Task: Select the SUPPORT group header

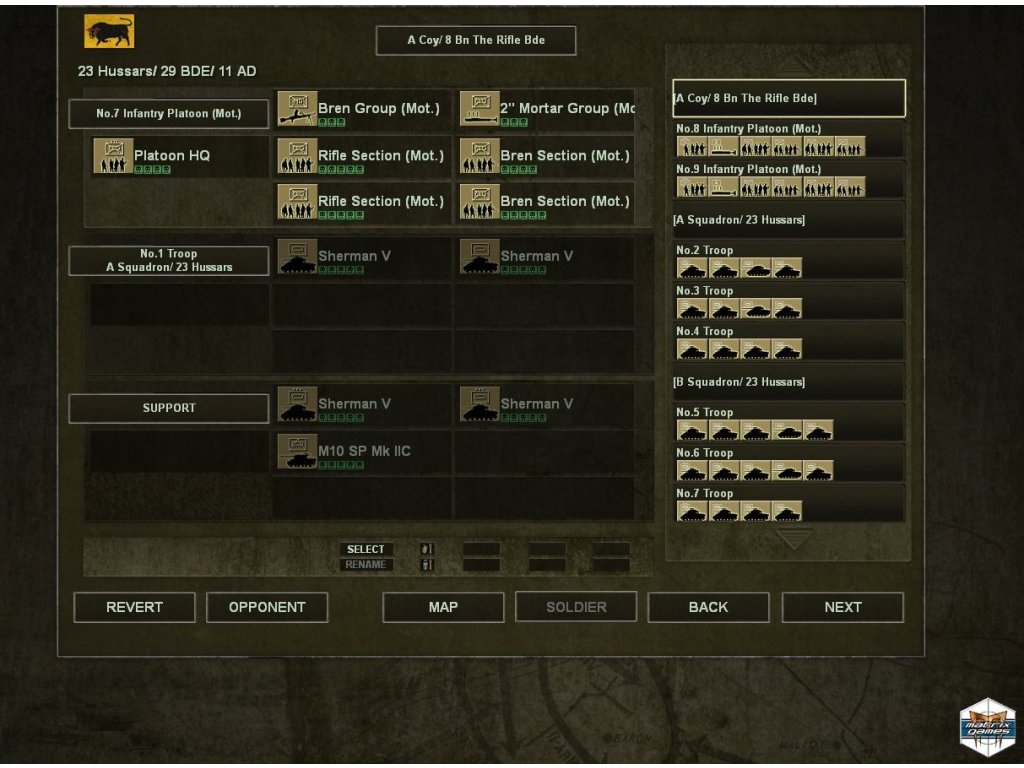Action: [168, 408]
